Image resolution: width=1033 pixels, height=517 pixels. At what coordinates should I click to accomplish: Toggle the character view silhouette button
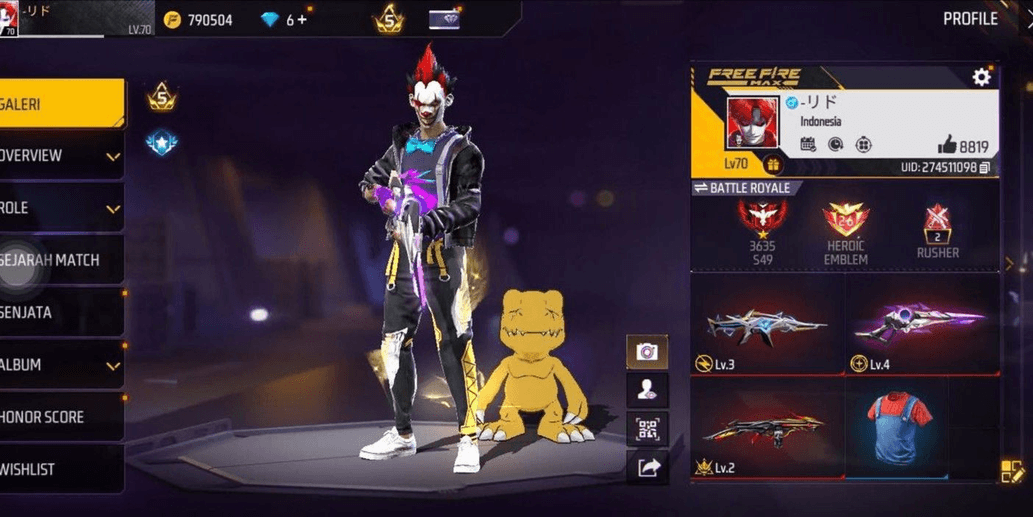tap(647, 390)
